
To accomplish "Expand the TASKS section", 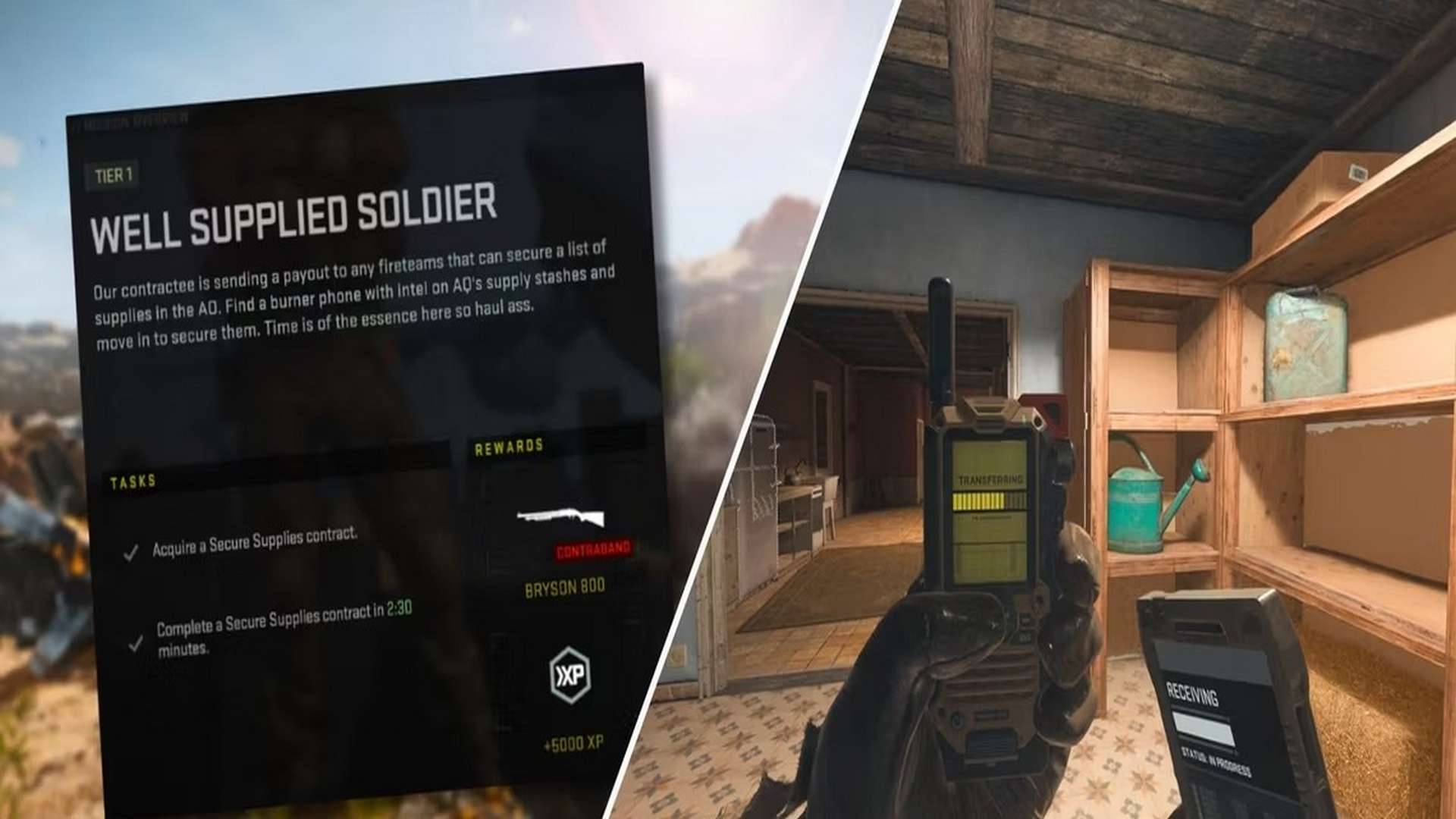I will coord(133,481).
